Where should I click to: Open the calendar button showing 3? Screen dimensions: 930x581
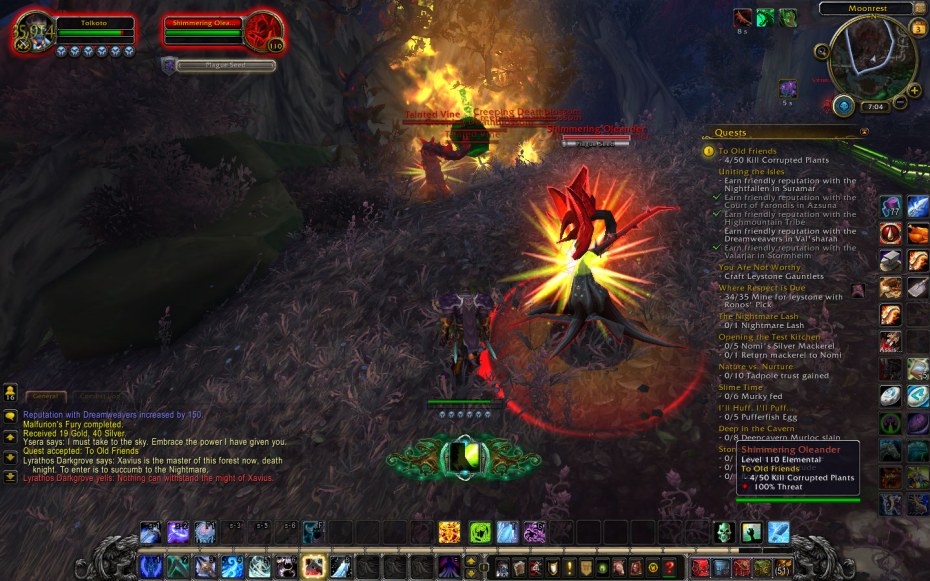pos(919,28)
